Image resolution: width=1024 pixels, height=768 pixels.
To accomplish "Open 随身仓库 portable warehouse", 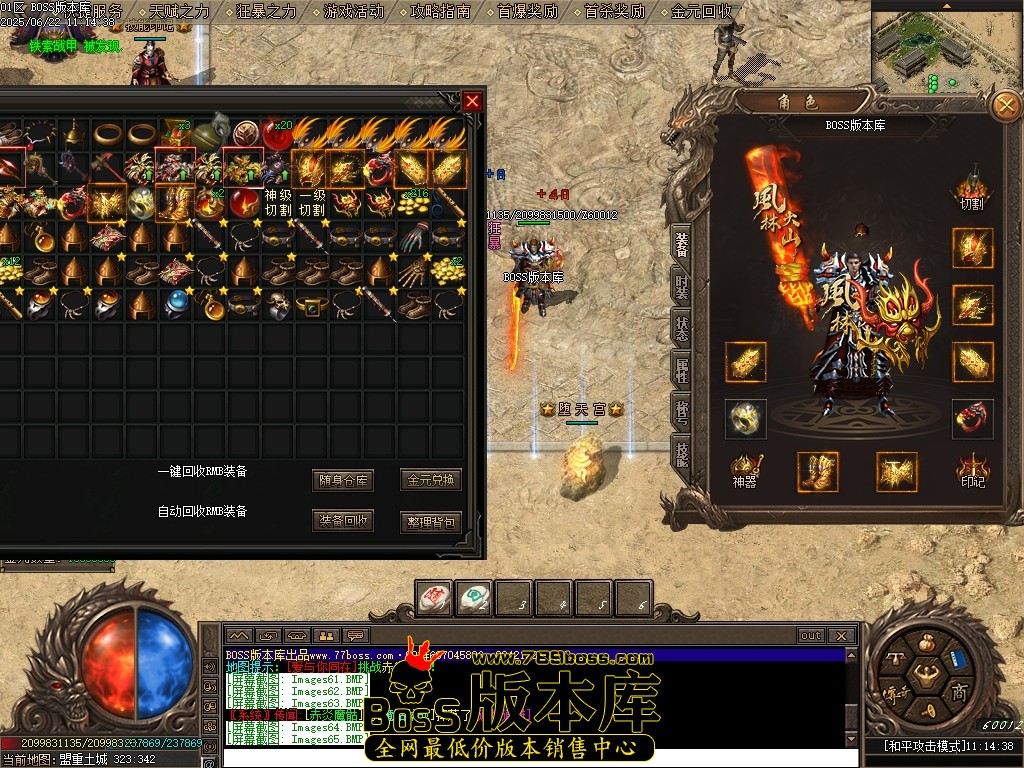I will click(343, 480).
